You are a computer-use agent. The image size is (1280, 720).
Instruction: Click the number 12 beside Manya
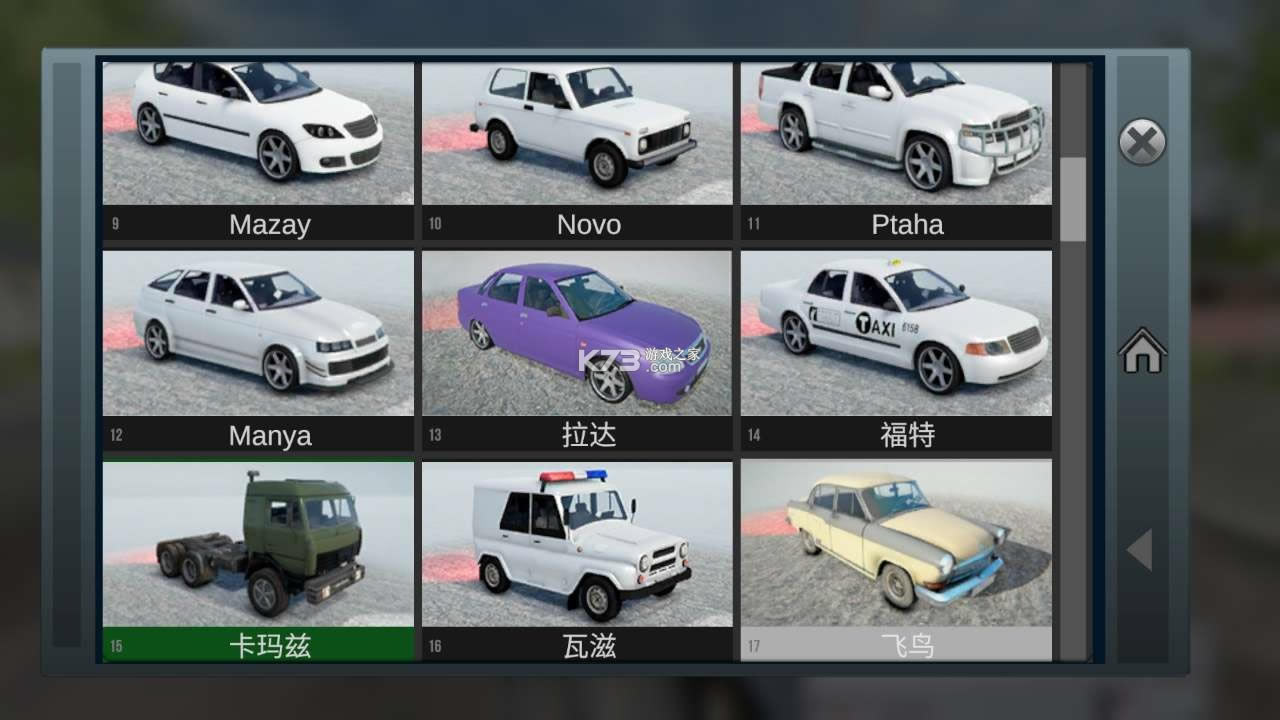[x=115, y=434]
